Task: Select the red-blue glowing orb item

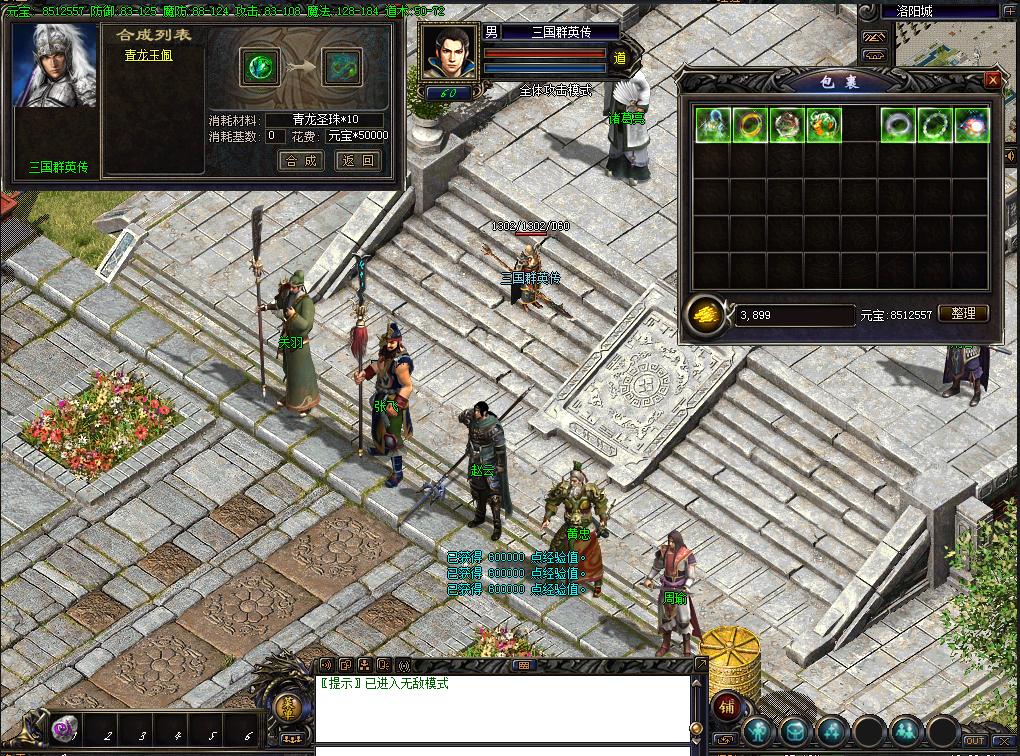Action: pos(972,125)
